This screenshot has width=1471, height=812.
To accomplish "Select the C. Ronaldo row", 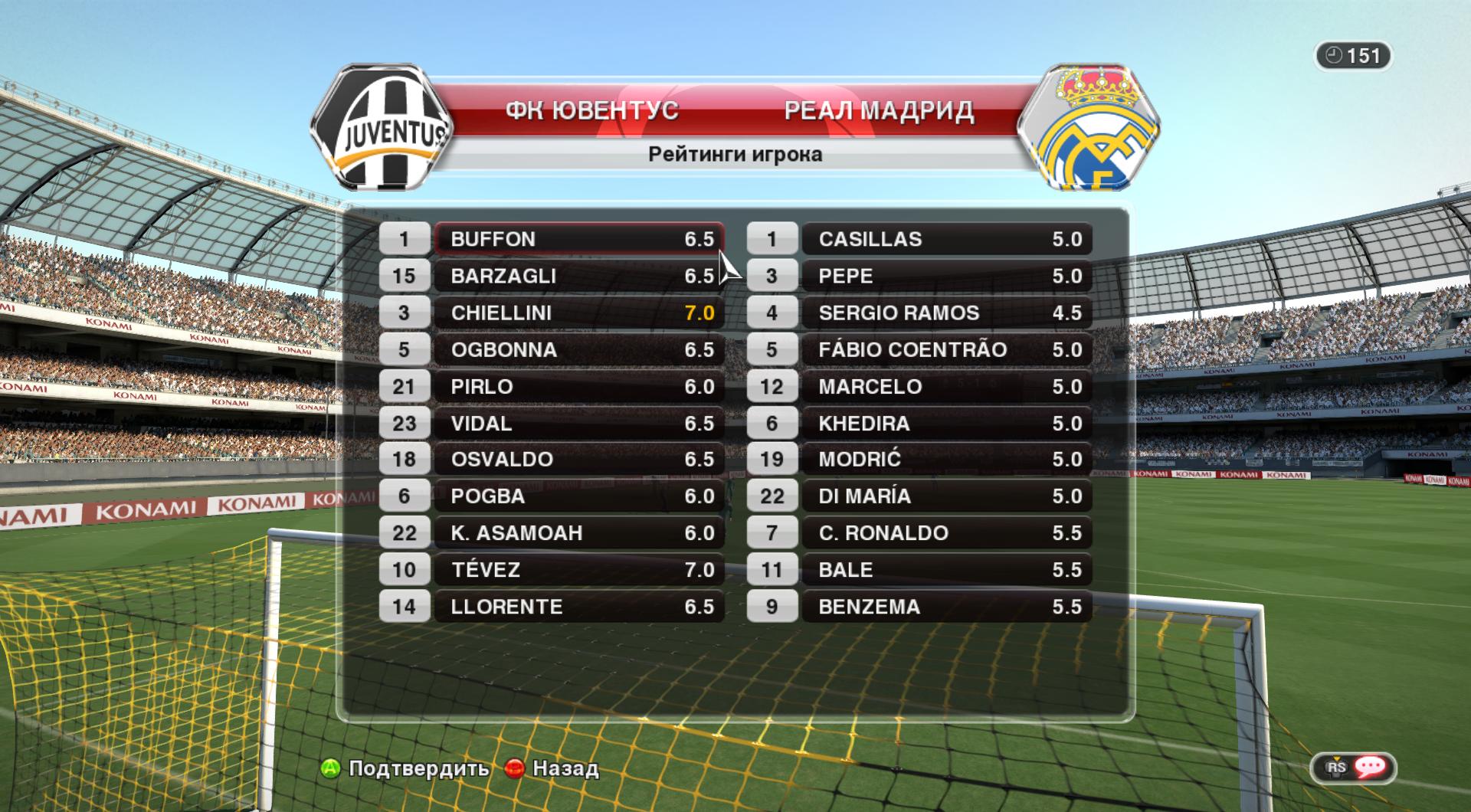I will click(946, 532).
